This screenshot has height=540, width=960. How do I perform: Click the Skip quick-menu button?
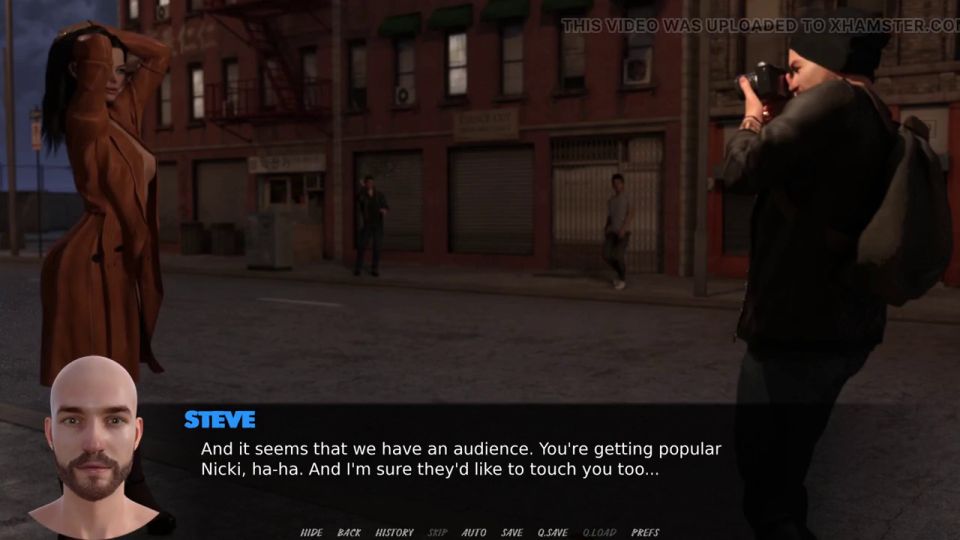tap(438, 533)
